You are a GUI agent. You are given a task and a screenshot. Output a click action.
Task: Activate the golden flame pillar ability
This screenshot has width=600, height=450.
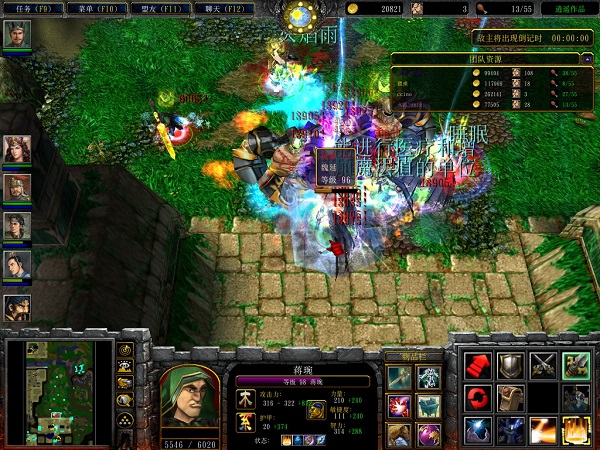576,431
